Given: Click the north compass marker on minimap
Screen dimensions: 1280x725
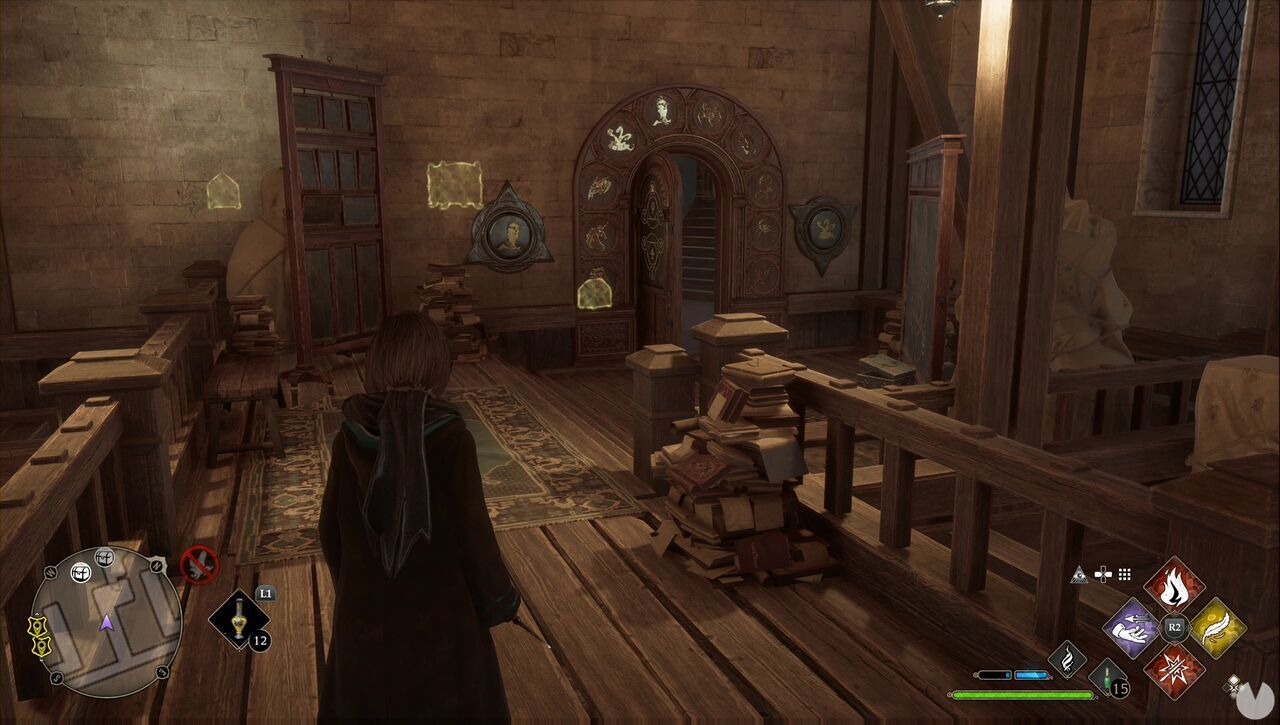Looking at the screenshot, I should (x=157, y=566).
